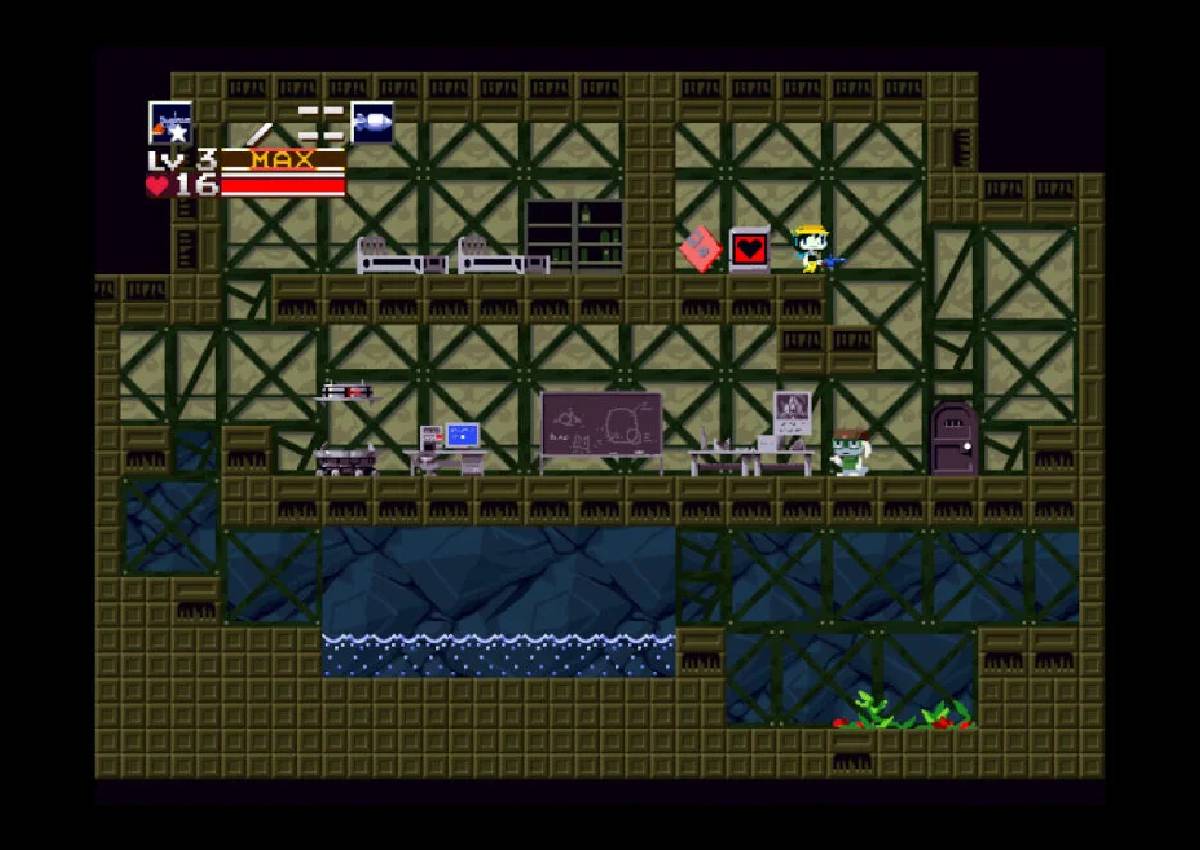Switch to the Missile Launcher icon
Image resolution: width=1200 pixels, height=850 pixels.
tap(372, 122)
